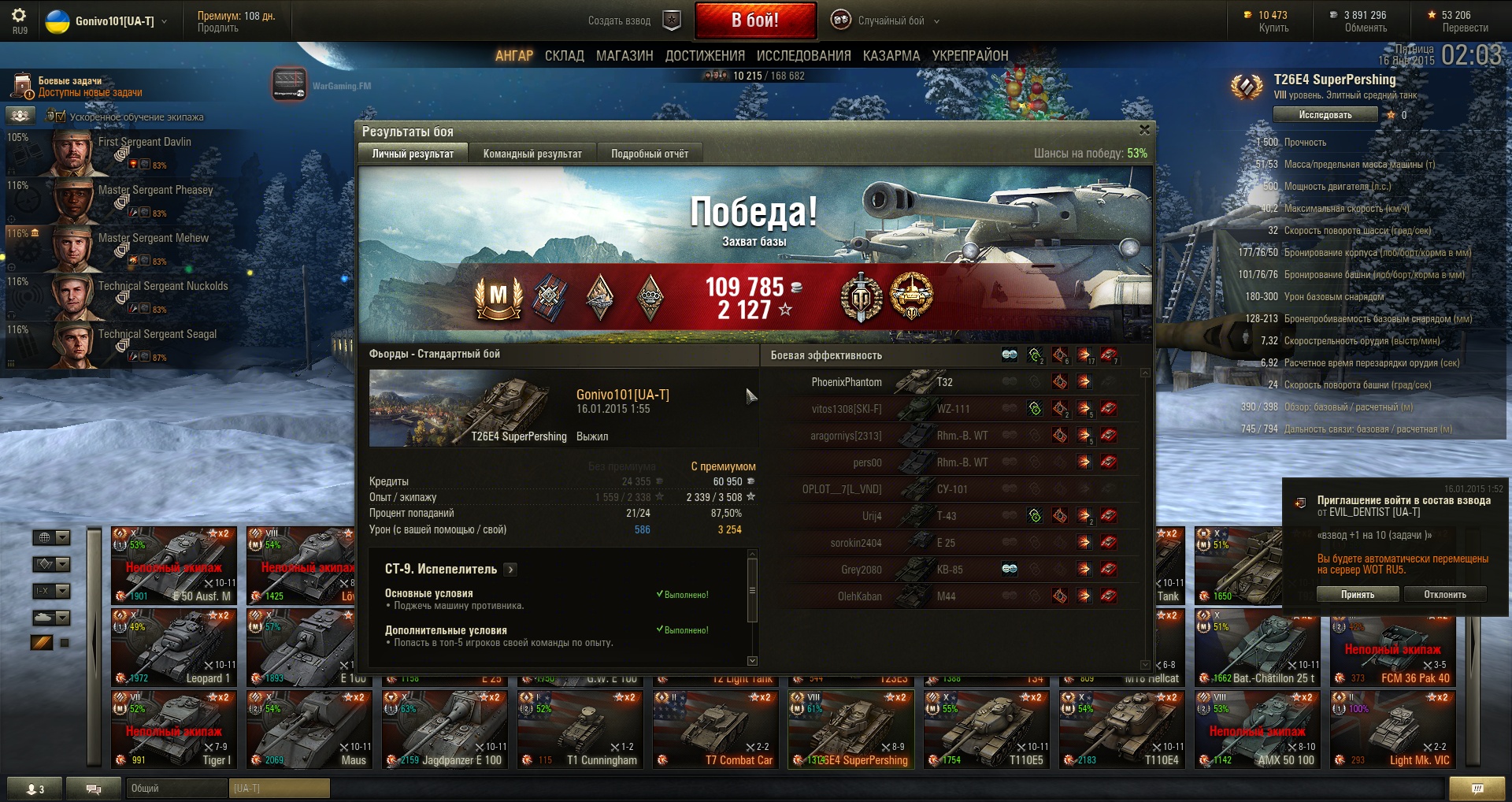Open the 'КАЗАРМА' barracks

click(891, 56)
